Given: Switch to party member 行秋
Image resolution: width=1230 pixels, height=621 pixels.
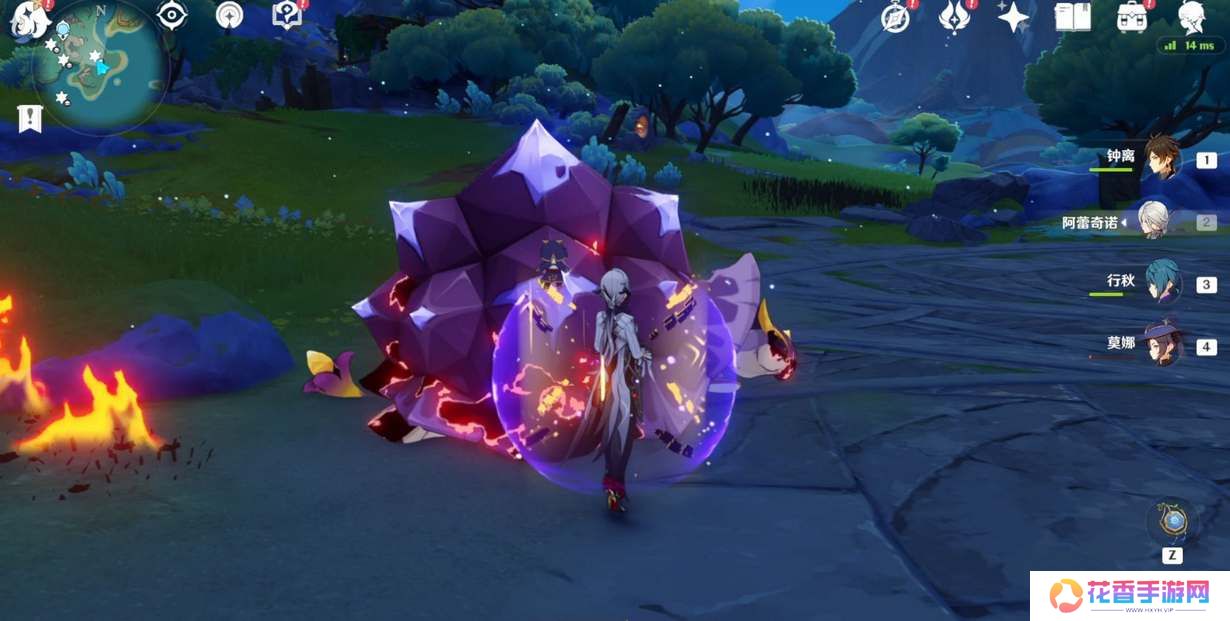Looking at the screenshot, I should coord(1162,284).
